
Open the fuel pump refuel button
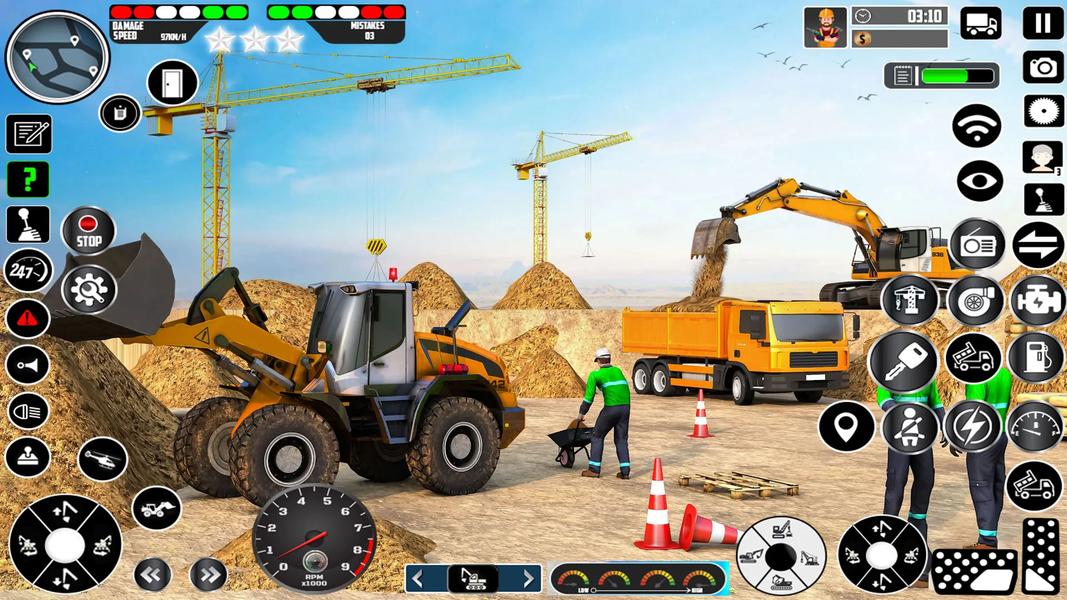pyautogui.click(x=1036, y=357)
